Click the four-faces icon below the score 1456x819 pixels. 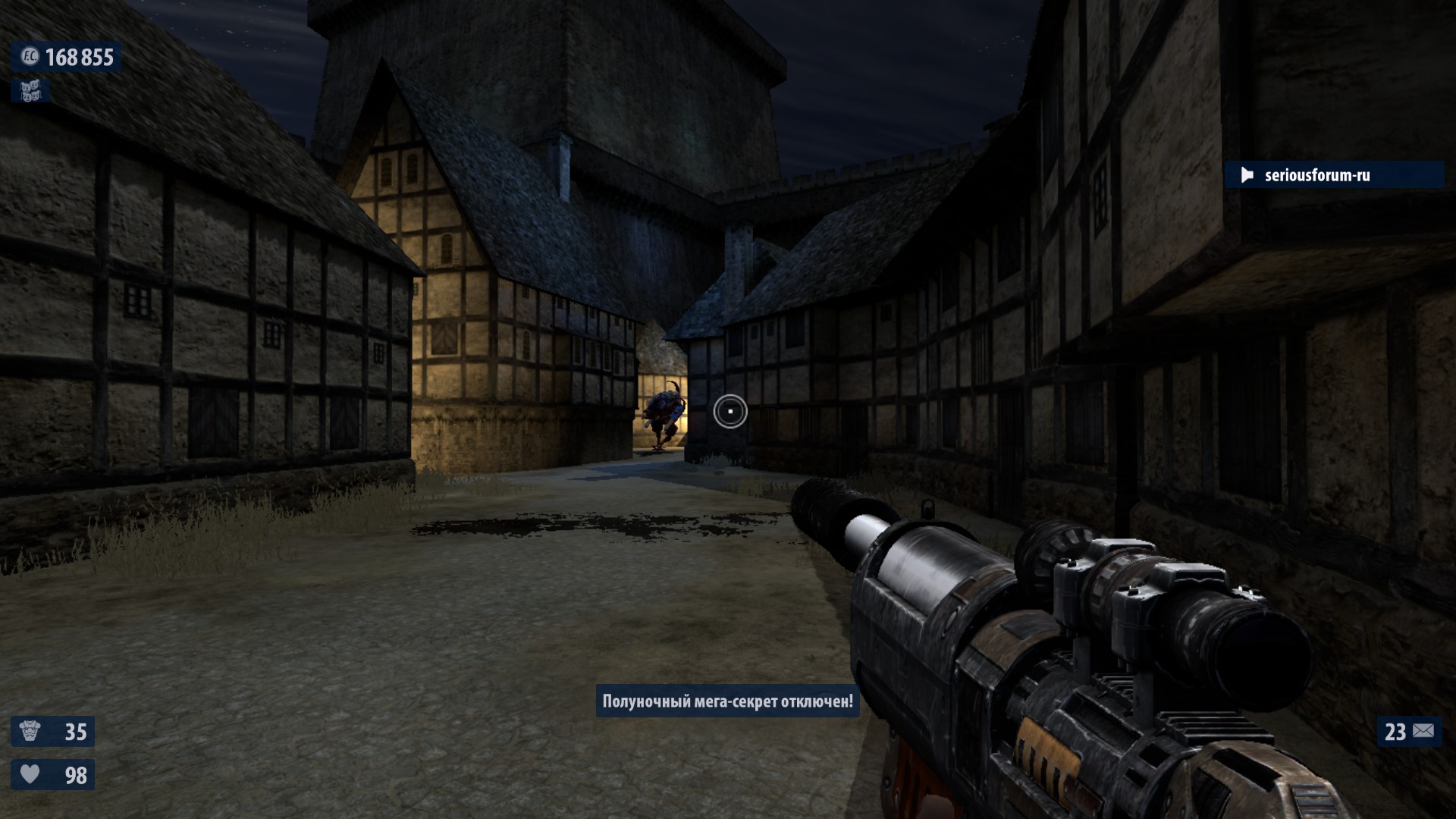tap(30, 91)
